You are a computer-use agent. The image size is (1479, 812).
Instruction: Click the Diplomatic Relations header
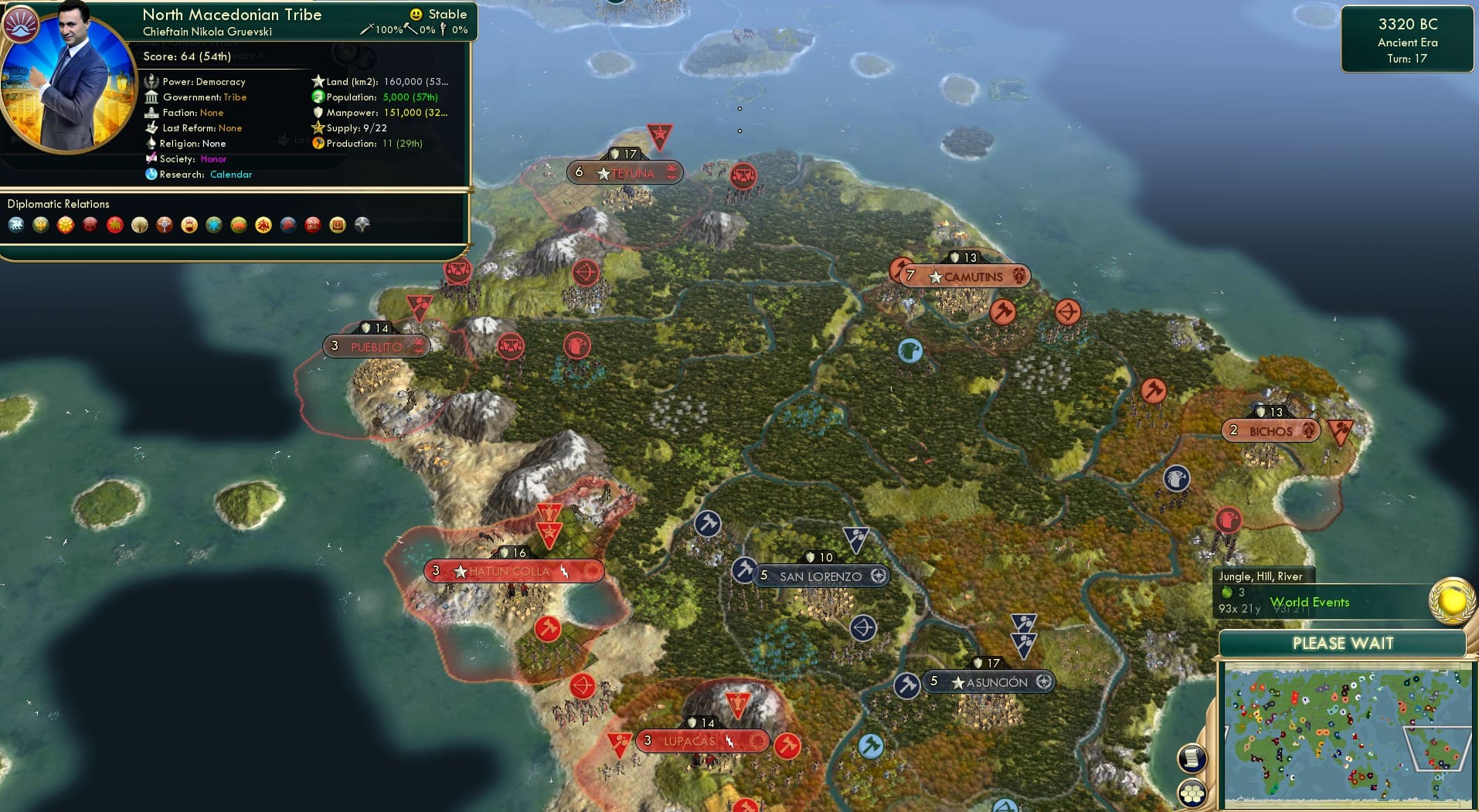click(58, 204)
